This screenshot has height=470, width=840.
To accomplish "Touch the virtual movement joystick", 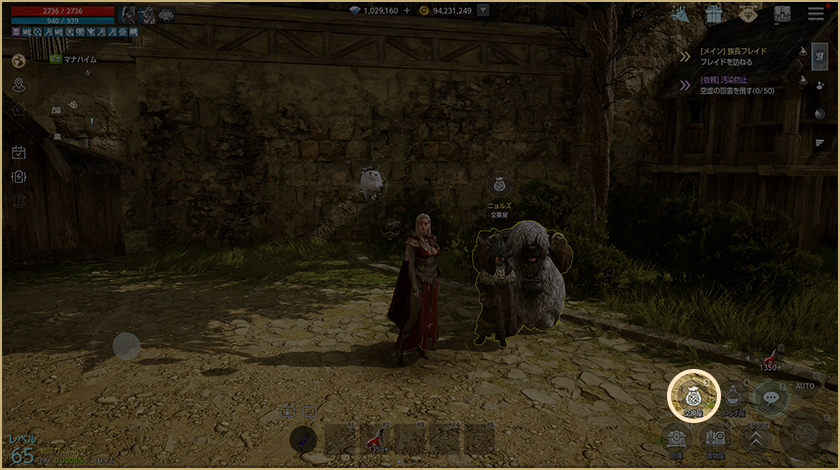I will [x=126, y=346].
